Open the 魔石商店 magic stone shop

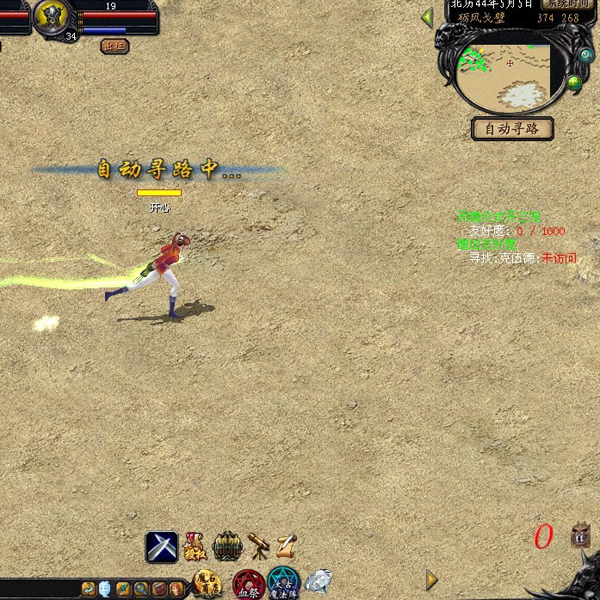(x=208, y=583)
